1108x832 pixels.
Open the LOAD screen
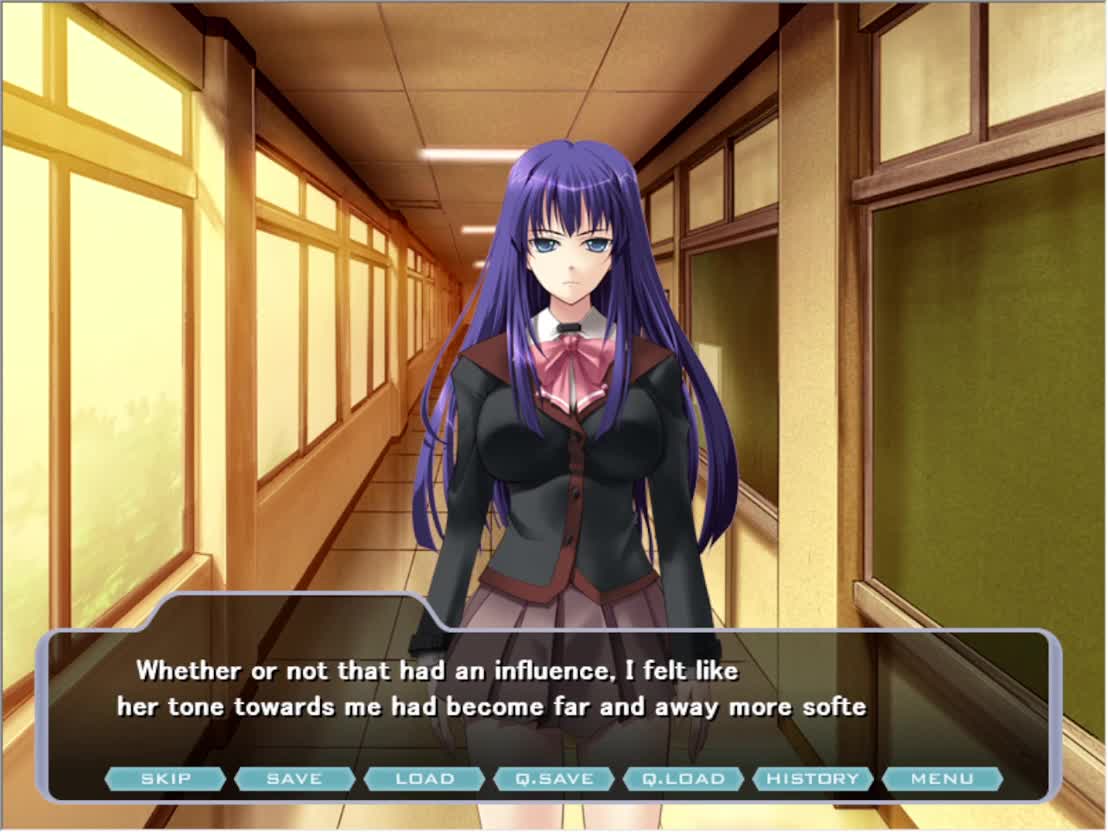tap(424, 779)
